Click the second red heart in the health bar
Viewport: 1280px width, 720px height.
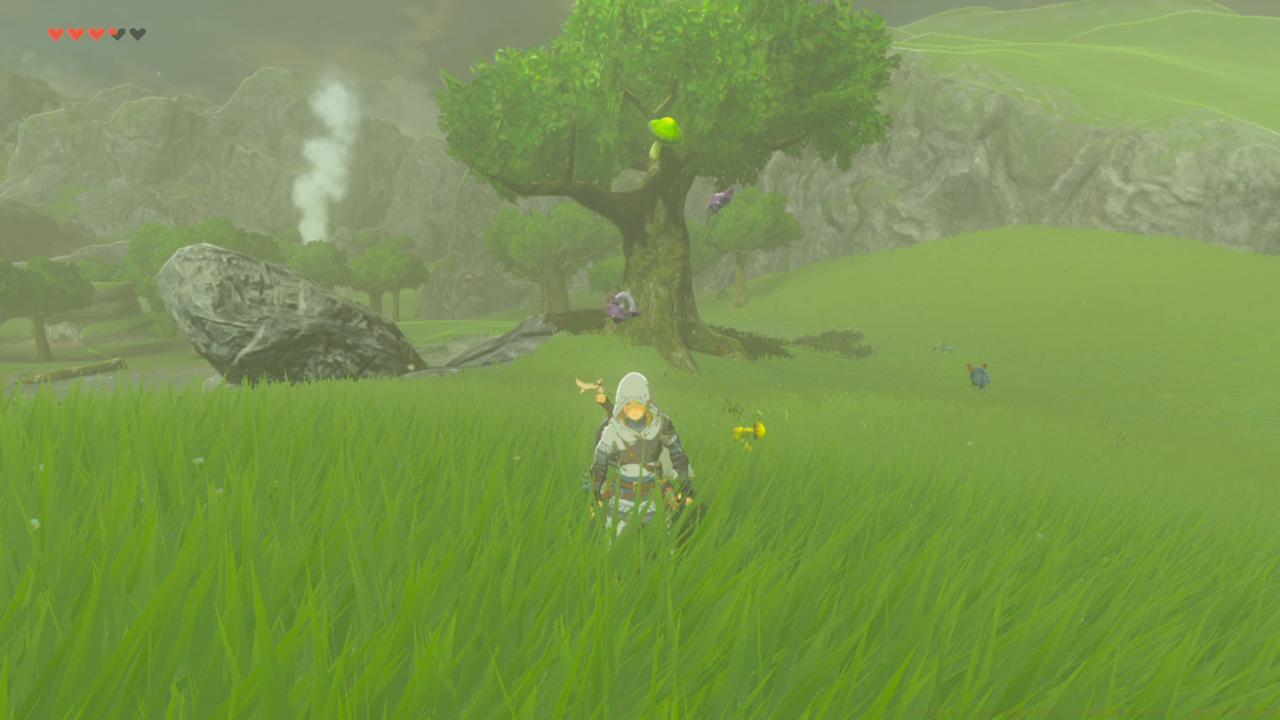pos(77,32)
